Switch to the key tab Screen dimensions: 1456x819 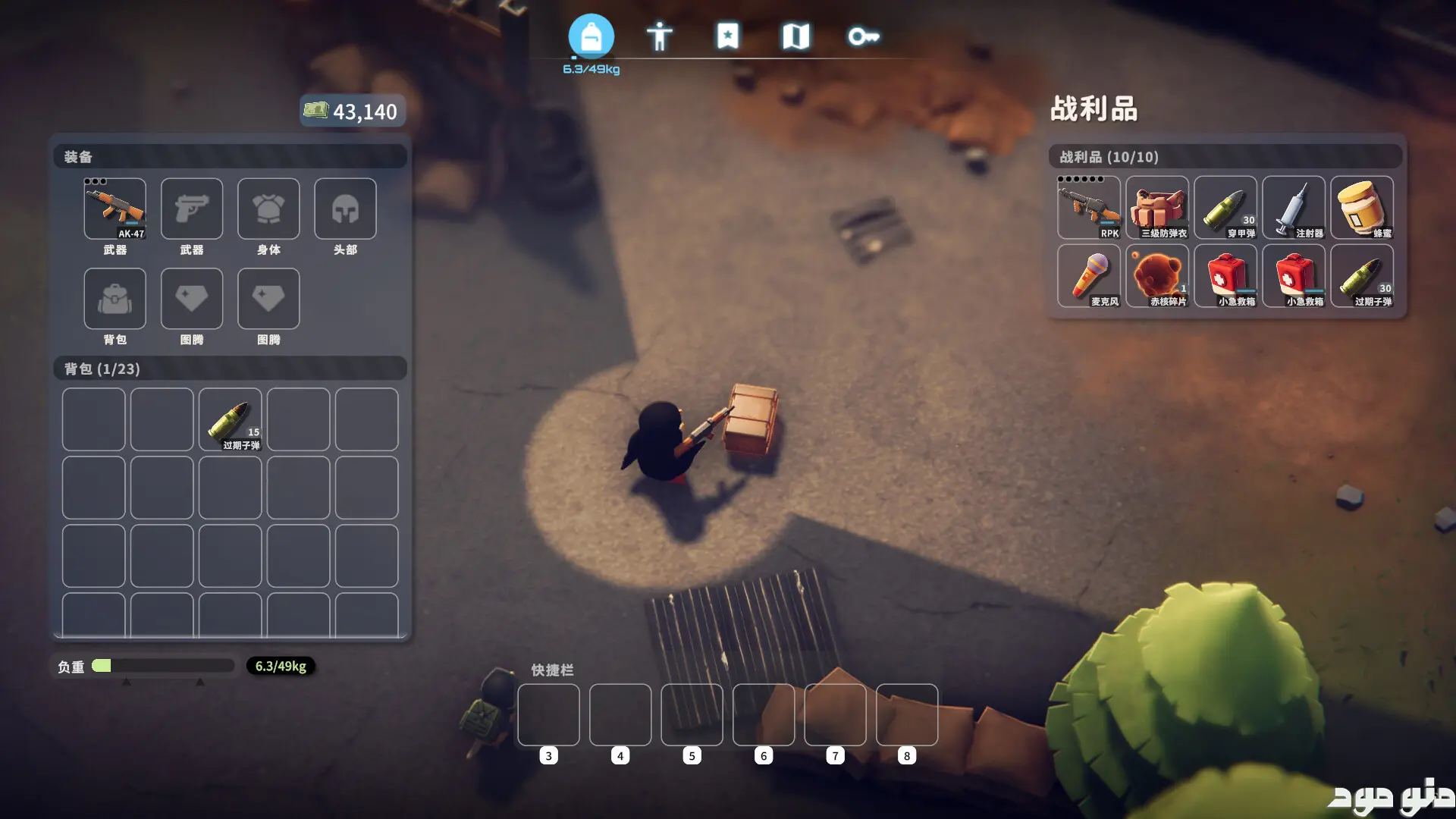(x=863, y=36)
